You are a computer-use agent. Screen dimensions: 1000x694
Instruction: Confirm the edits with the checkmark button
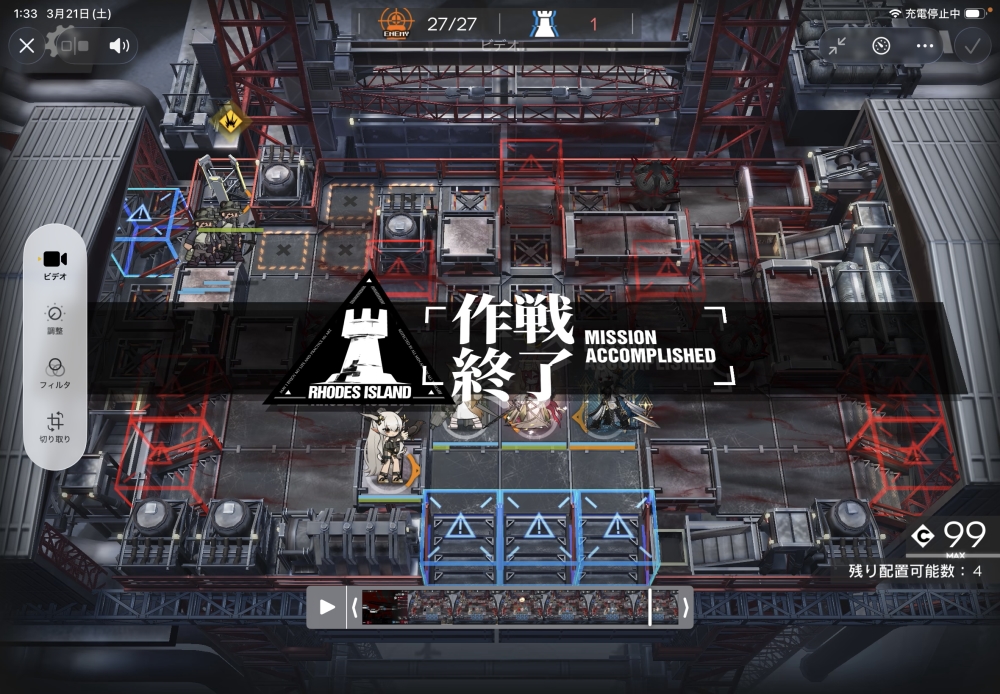click(969, 45)
